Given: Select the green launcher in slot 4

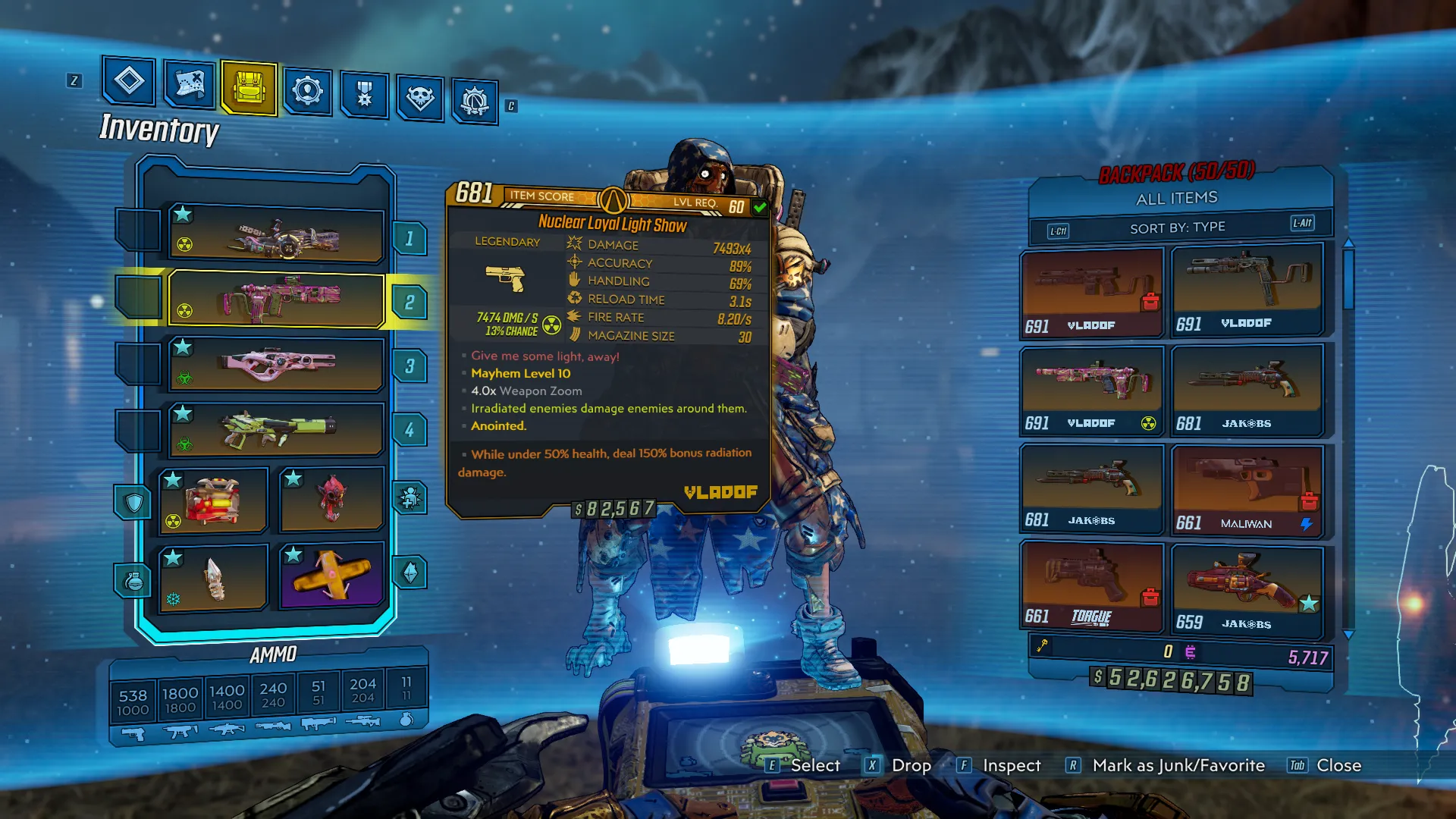Looking at the screenshot, I should click(276, 430).
